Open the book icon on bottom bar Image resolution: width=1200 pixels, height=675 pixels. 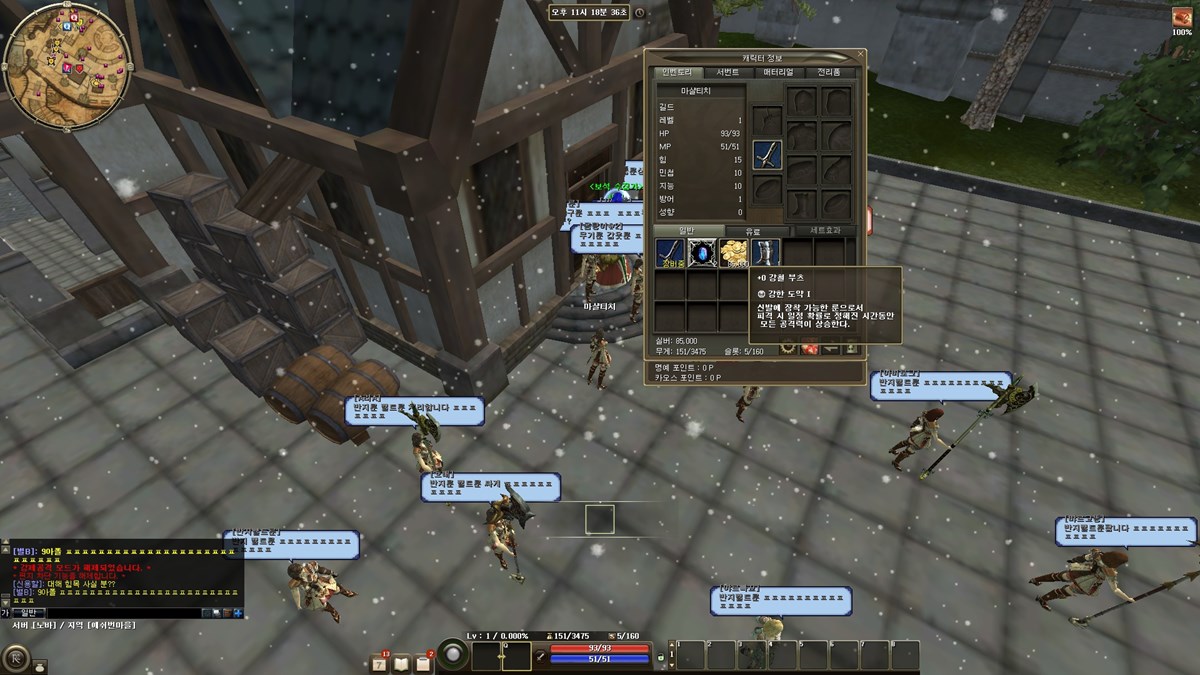coord(401,662)
